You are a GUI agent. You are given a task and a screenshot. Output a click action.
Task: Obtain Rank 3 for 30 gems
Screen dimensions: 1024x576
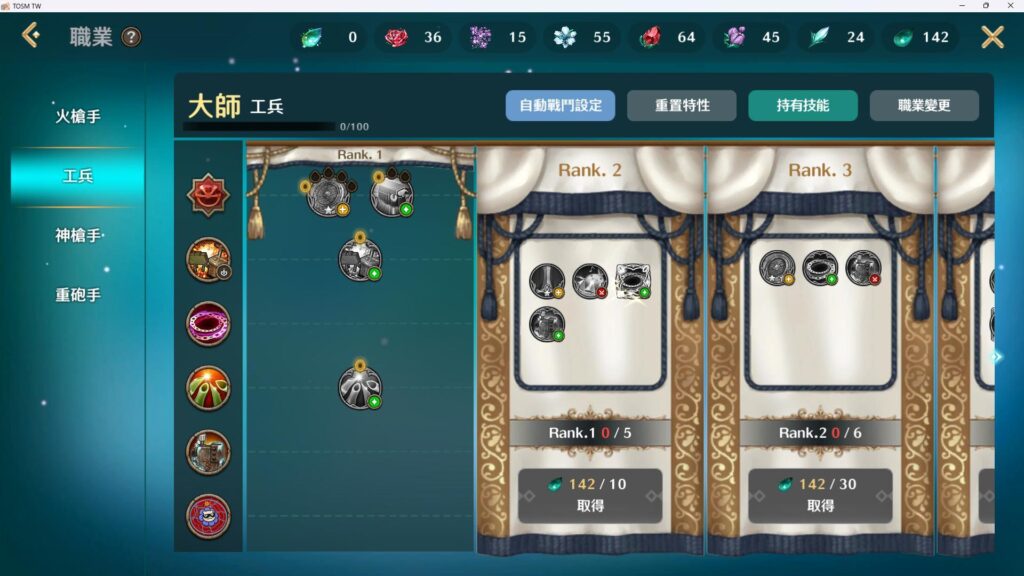820,495
